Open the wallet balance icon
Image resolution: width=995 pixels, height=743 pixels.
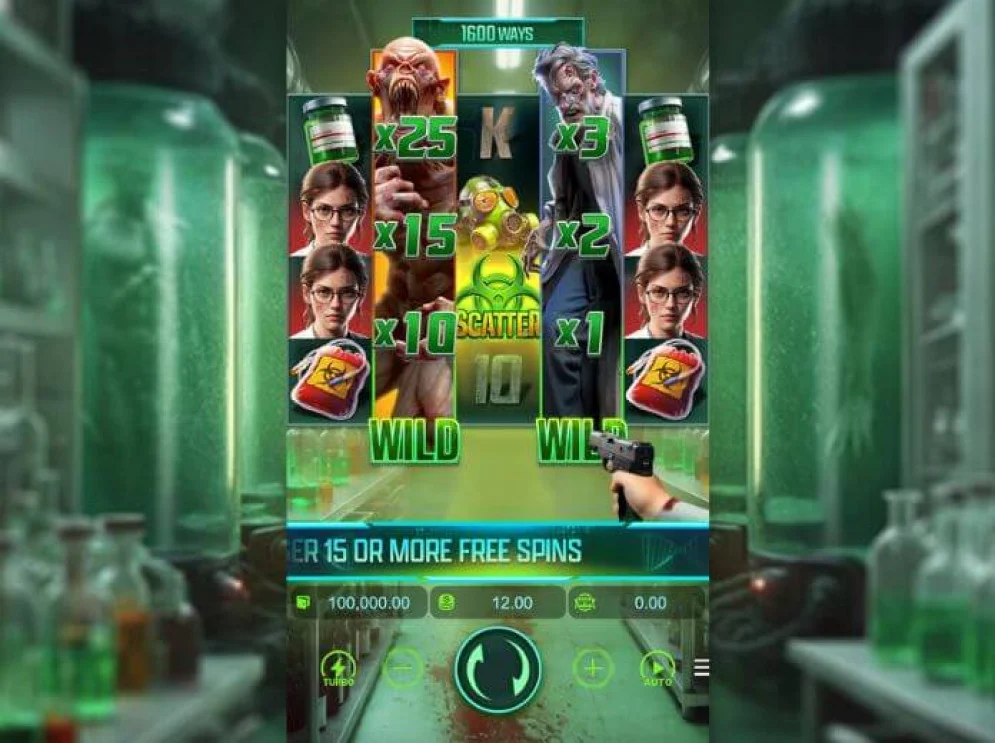point(303,603)
